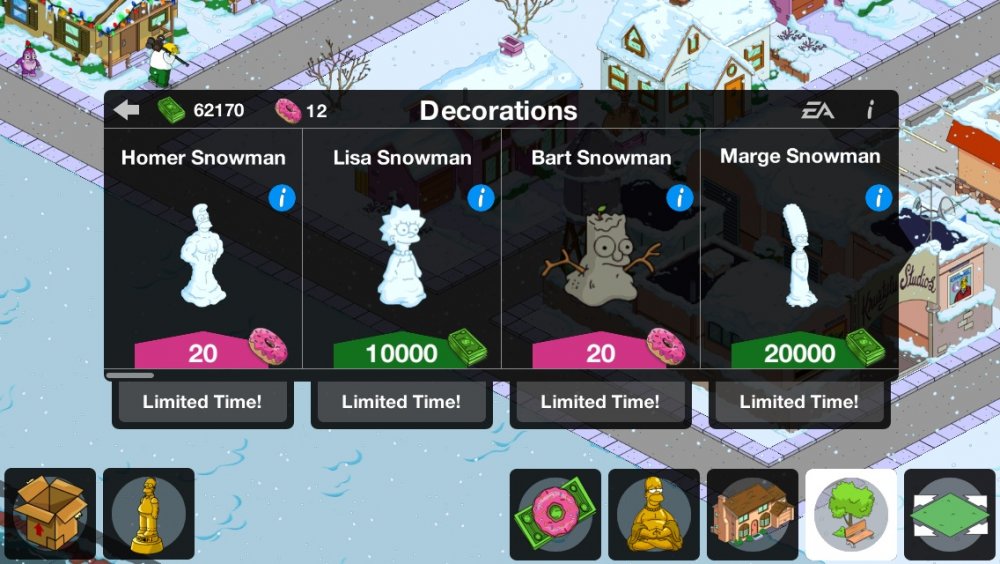Switch to the meditating gold Homer category
This screenshot has width=1000, height=564.
(654, 514)
